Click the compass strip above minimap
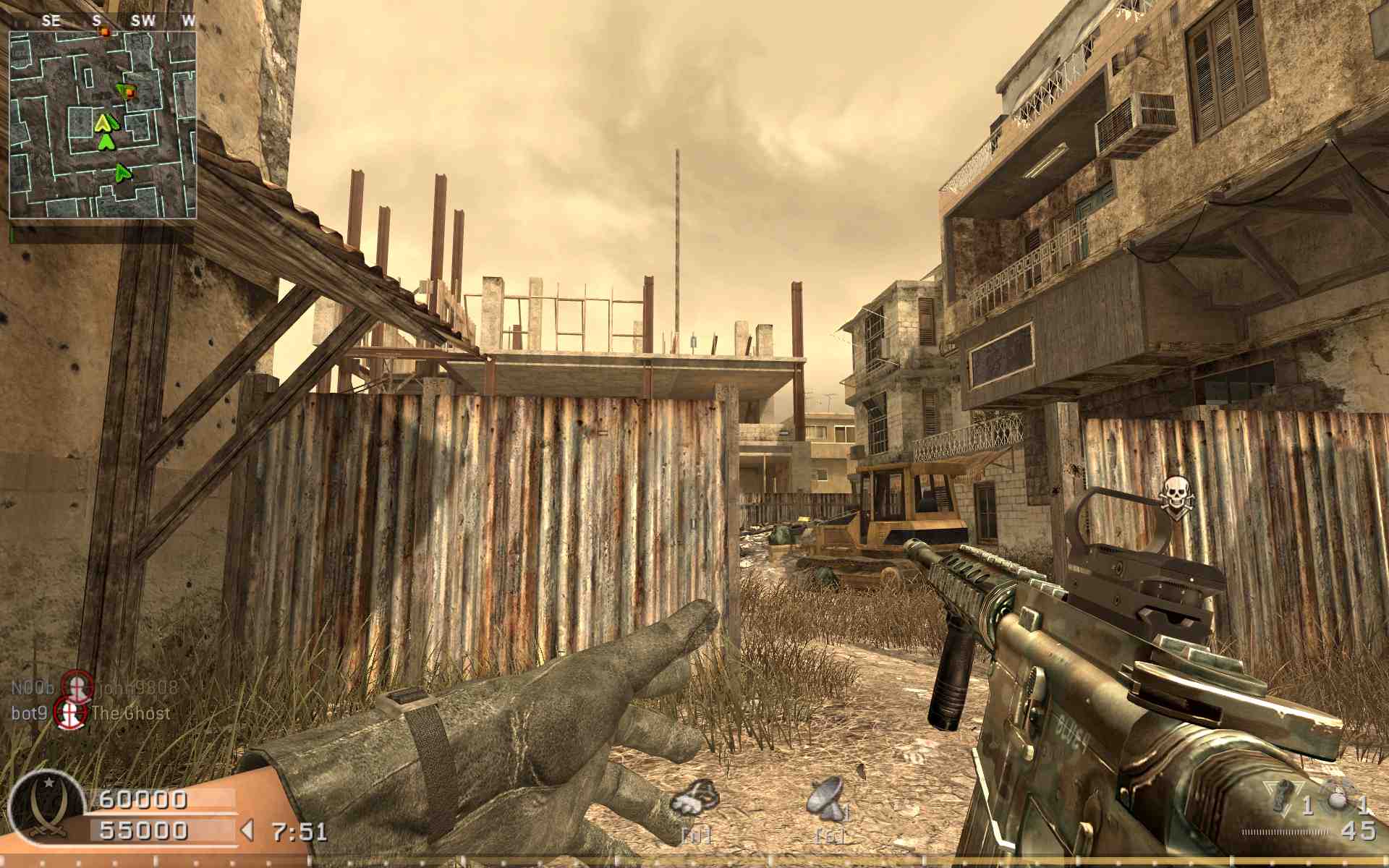1389x868 pixels. (x=103, y=21)
